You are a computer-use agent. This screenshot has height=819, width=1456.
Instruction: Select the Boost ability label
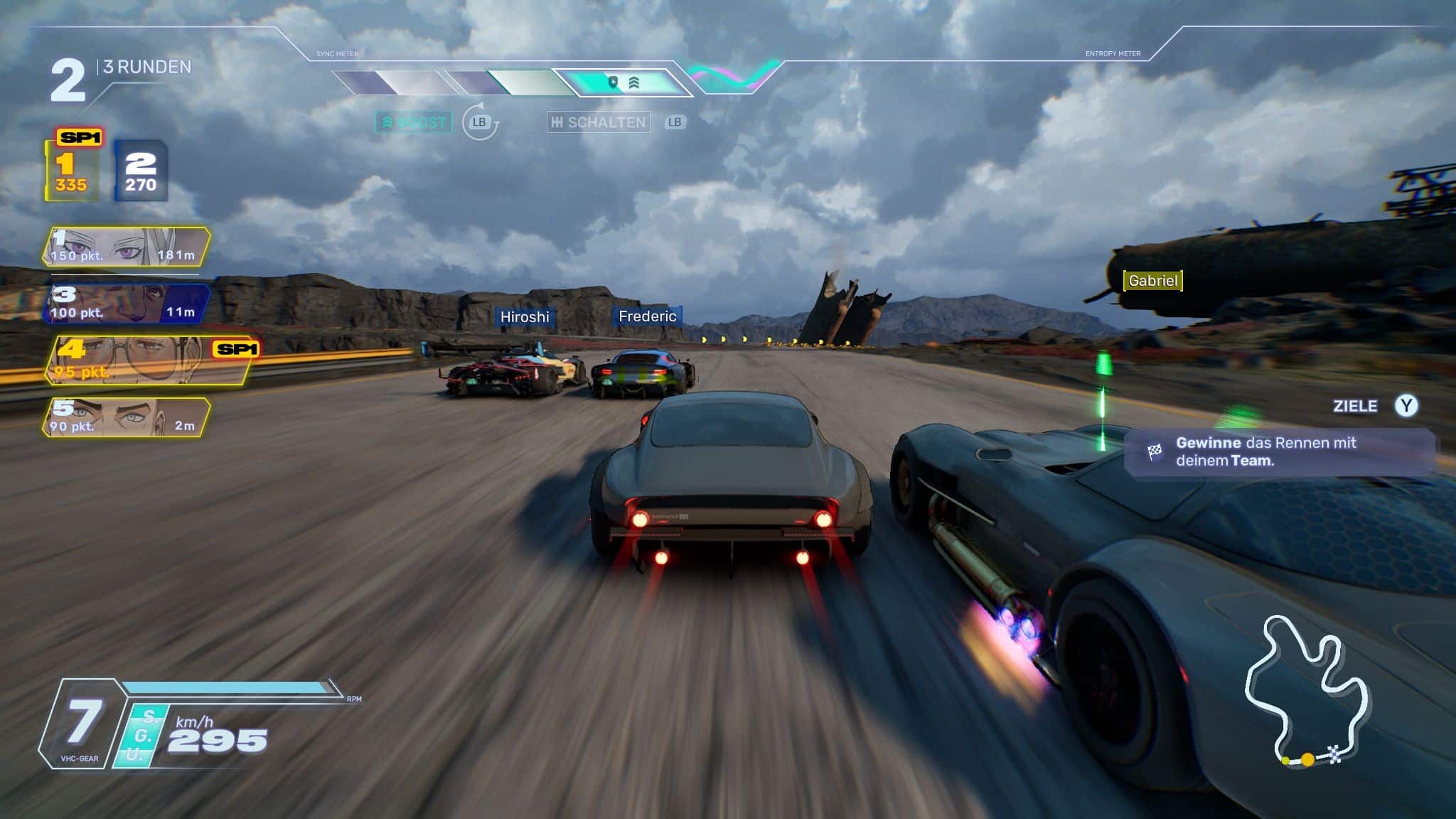pyautogui.click(x=414, y=122)
